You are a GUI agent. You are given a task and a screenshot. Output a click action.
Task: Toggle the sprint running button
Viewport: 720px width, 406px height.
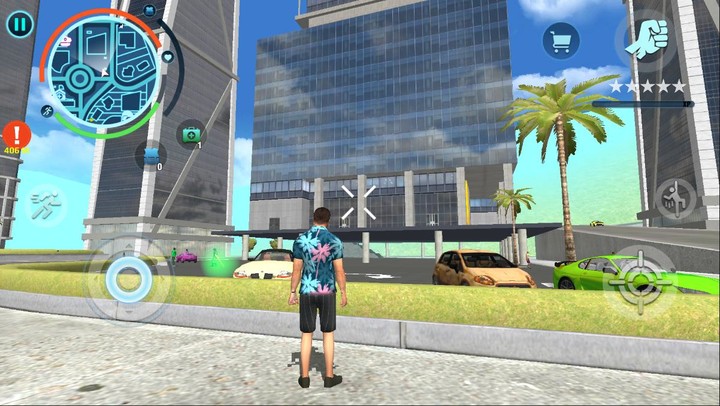[46, 206]
